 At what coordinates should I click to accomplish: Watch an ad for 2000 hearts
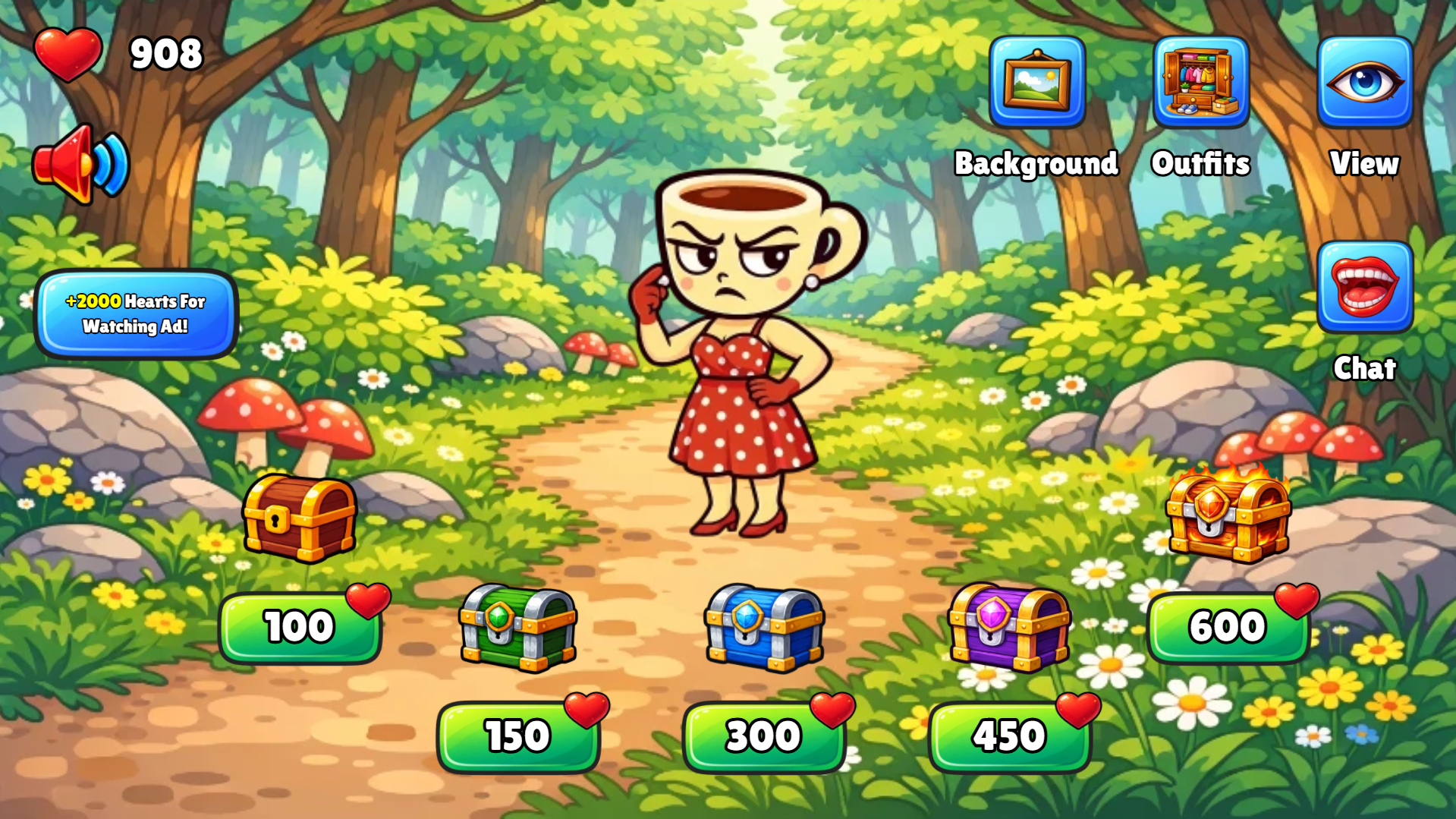click(137, 314)
